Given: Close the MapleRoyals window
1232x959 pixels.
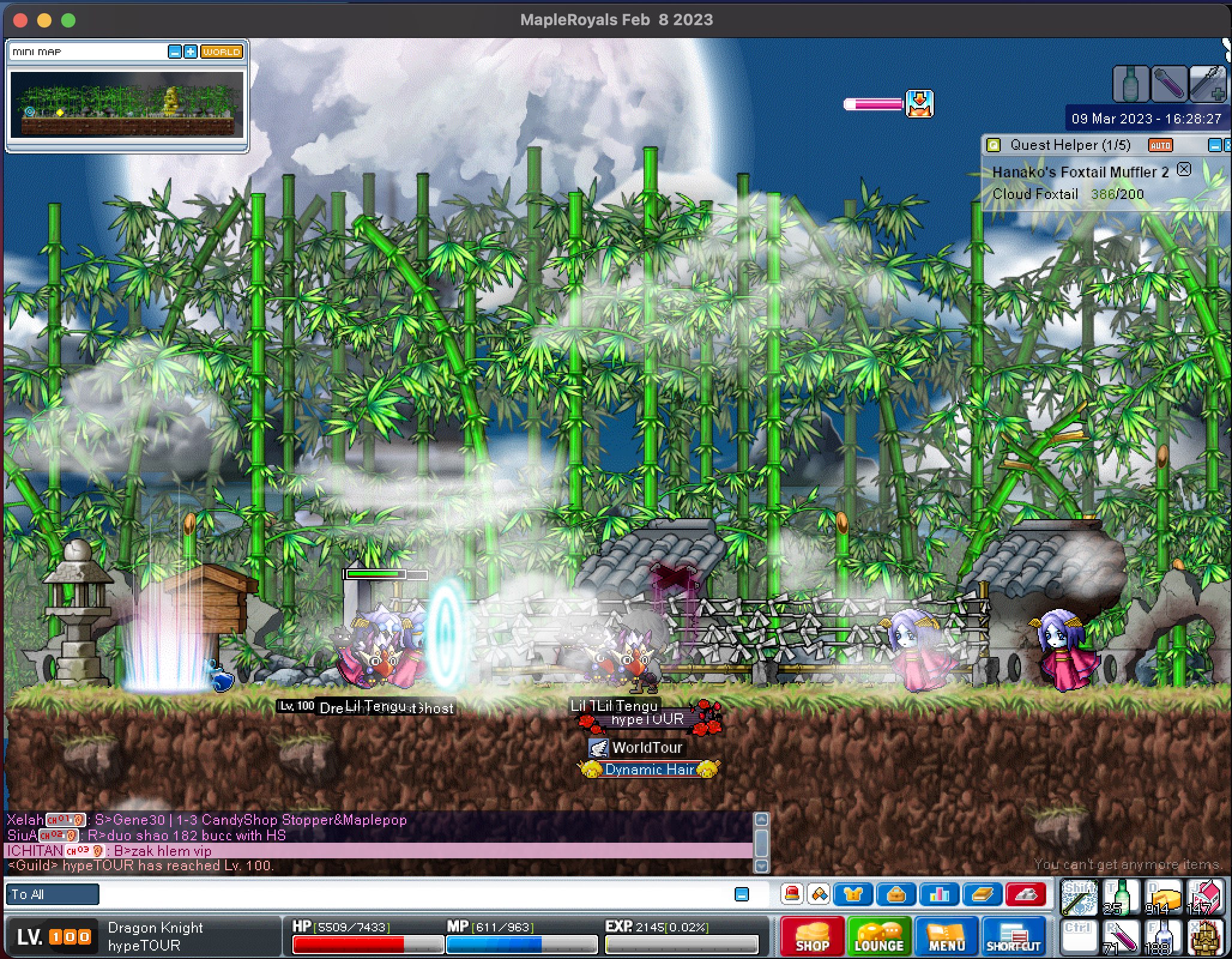Looking at the screenshot, I should 20,20.
